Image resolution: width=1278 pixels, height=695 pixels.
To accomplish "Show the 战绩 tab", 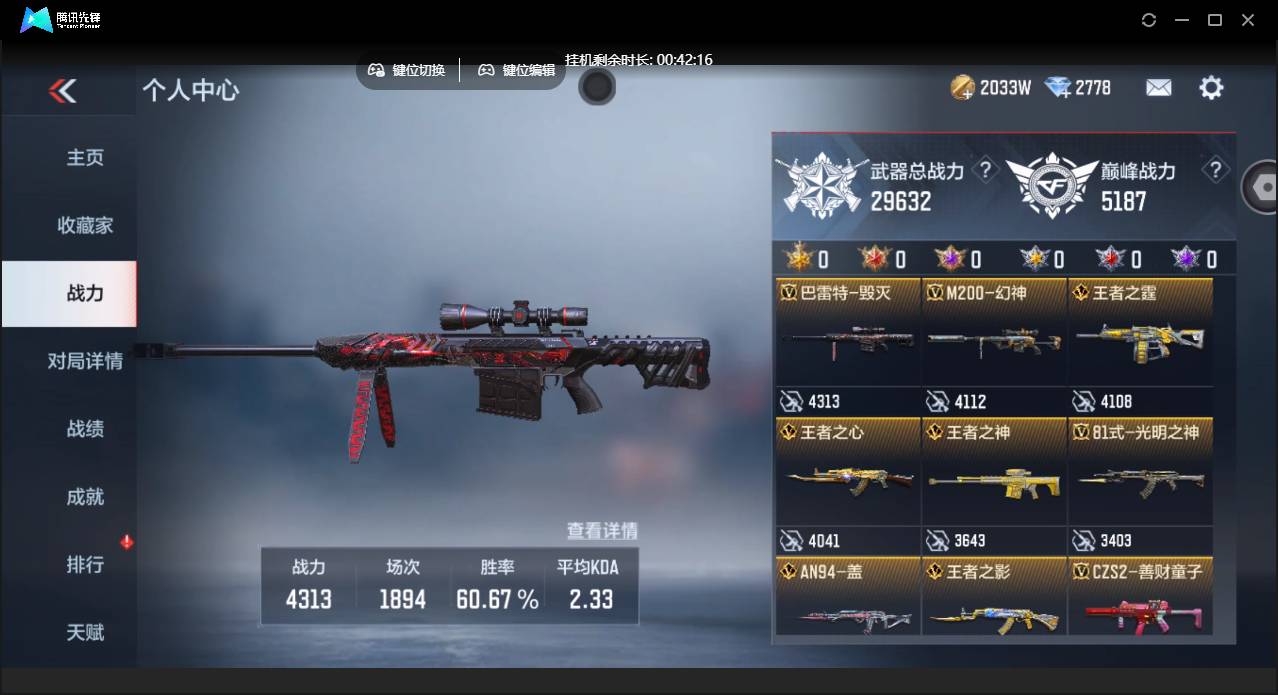I will 85,429.
